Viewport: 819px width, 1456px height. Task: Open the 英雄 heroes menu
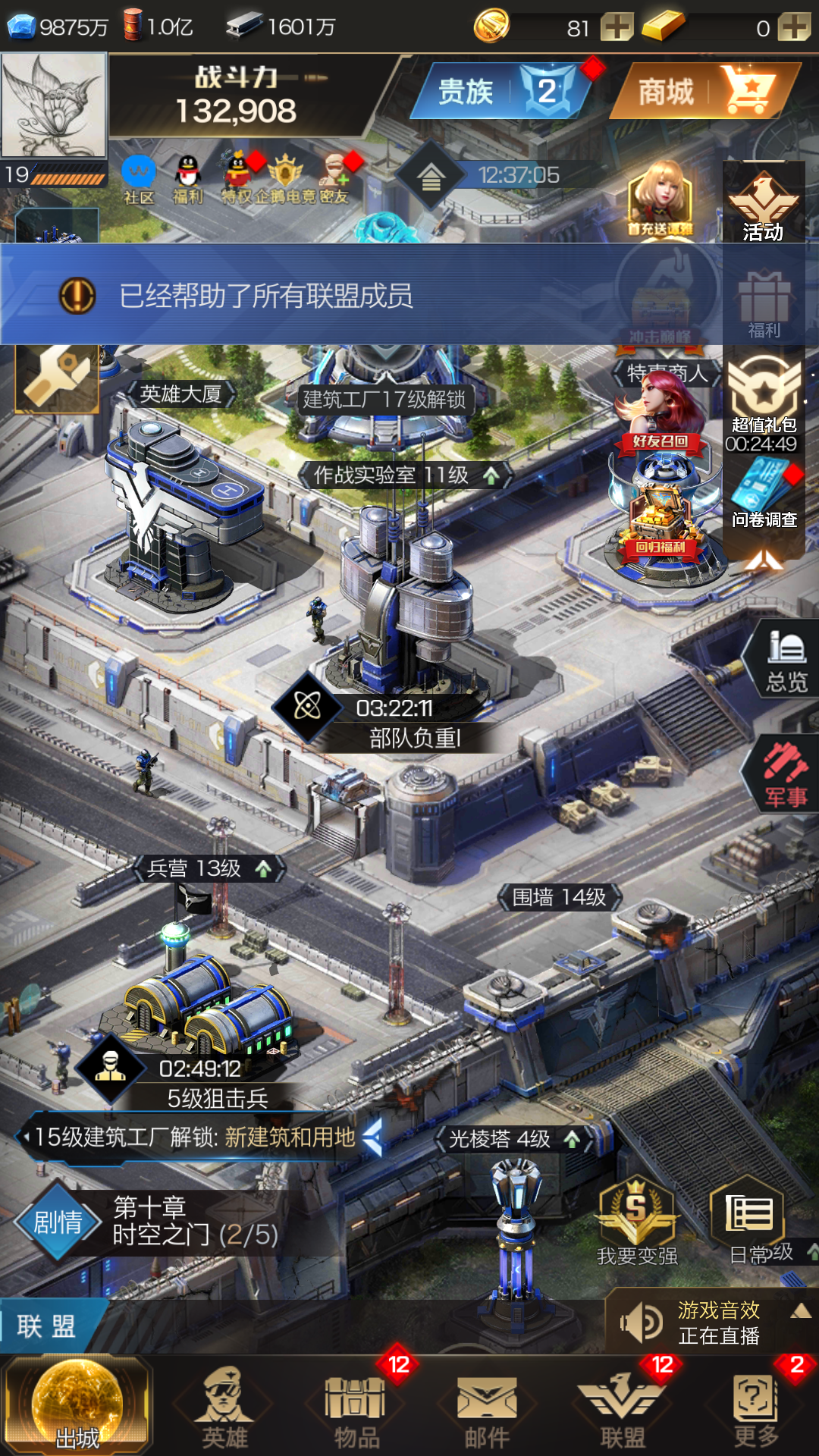tap(224, 1408)
